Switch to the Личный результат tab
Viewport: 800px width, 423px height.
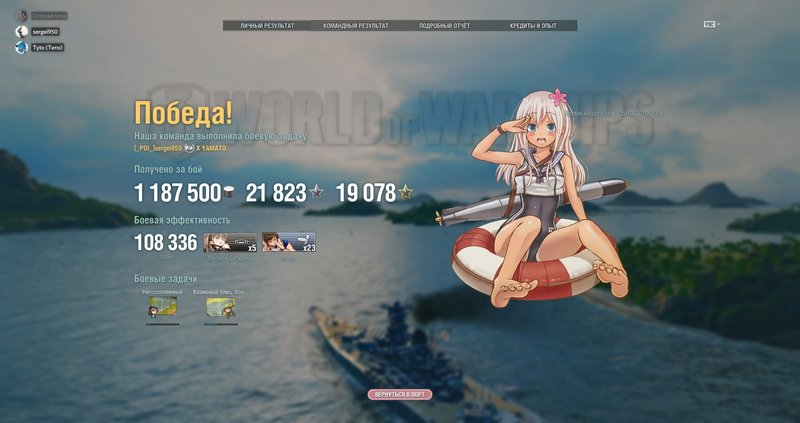[x=266, y=24]
